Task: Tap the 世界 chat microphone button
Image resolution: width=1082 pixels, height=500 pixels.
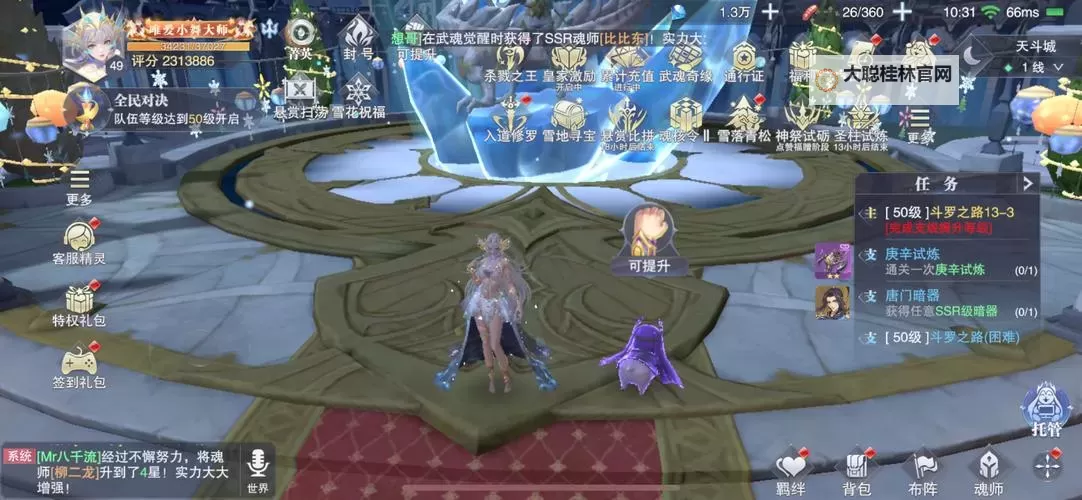Action: pos(258,469)
